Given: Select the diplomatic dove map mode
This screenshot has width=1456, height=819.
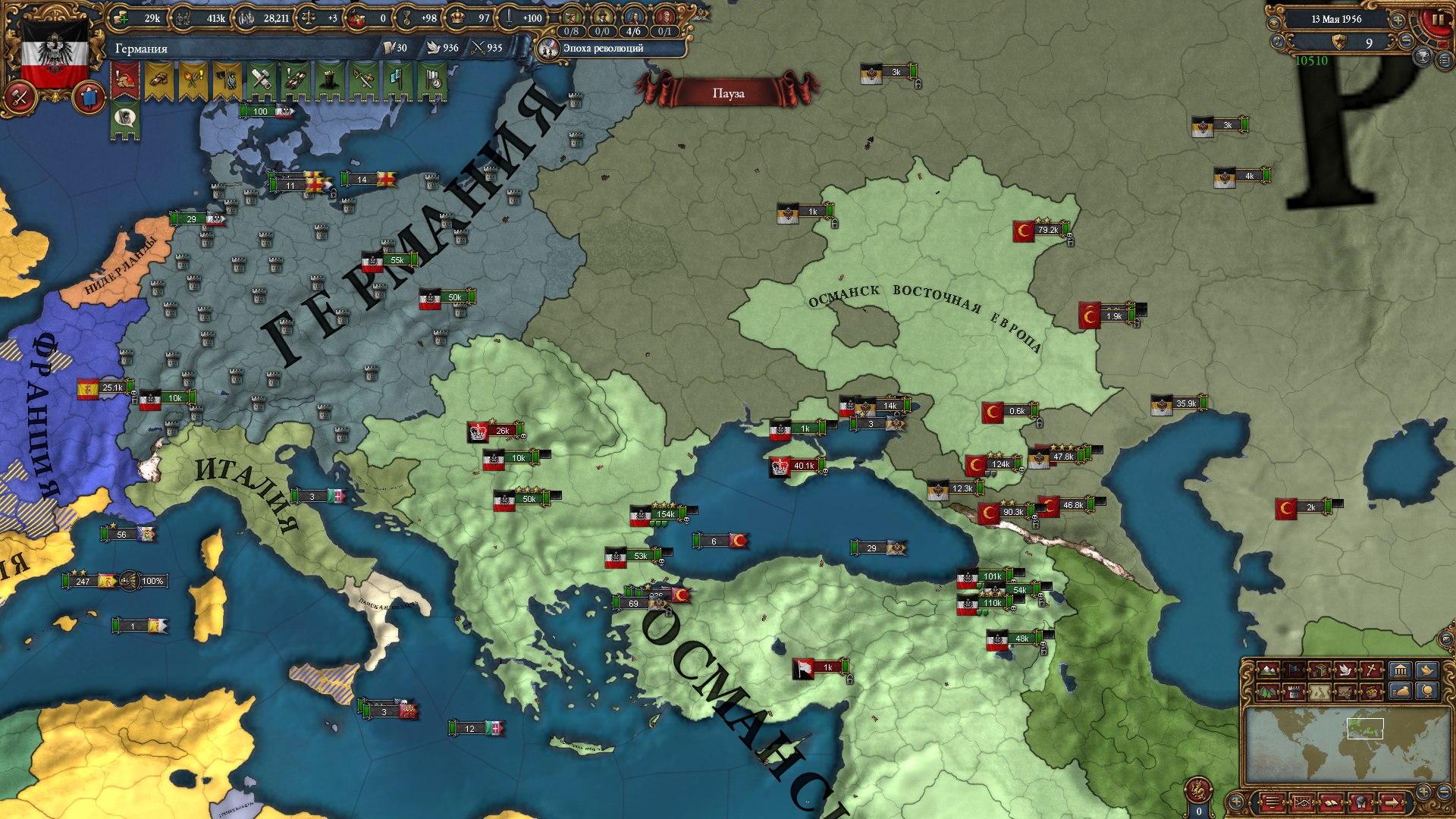Looking at the screenshot, I should [1346, 670].
